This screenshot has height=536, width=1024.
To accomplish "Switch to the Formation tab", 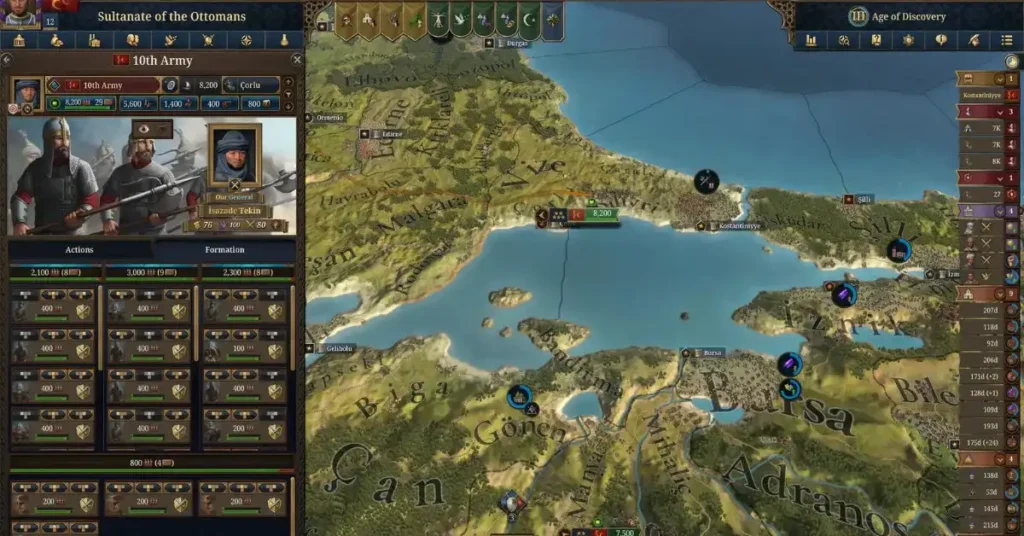I will [x=224, y=249].
